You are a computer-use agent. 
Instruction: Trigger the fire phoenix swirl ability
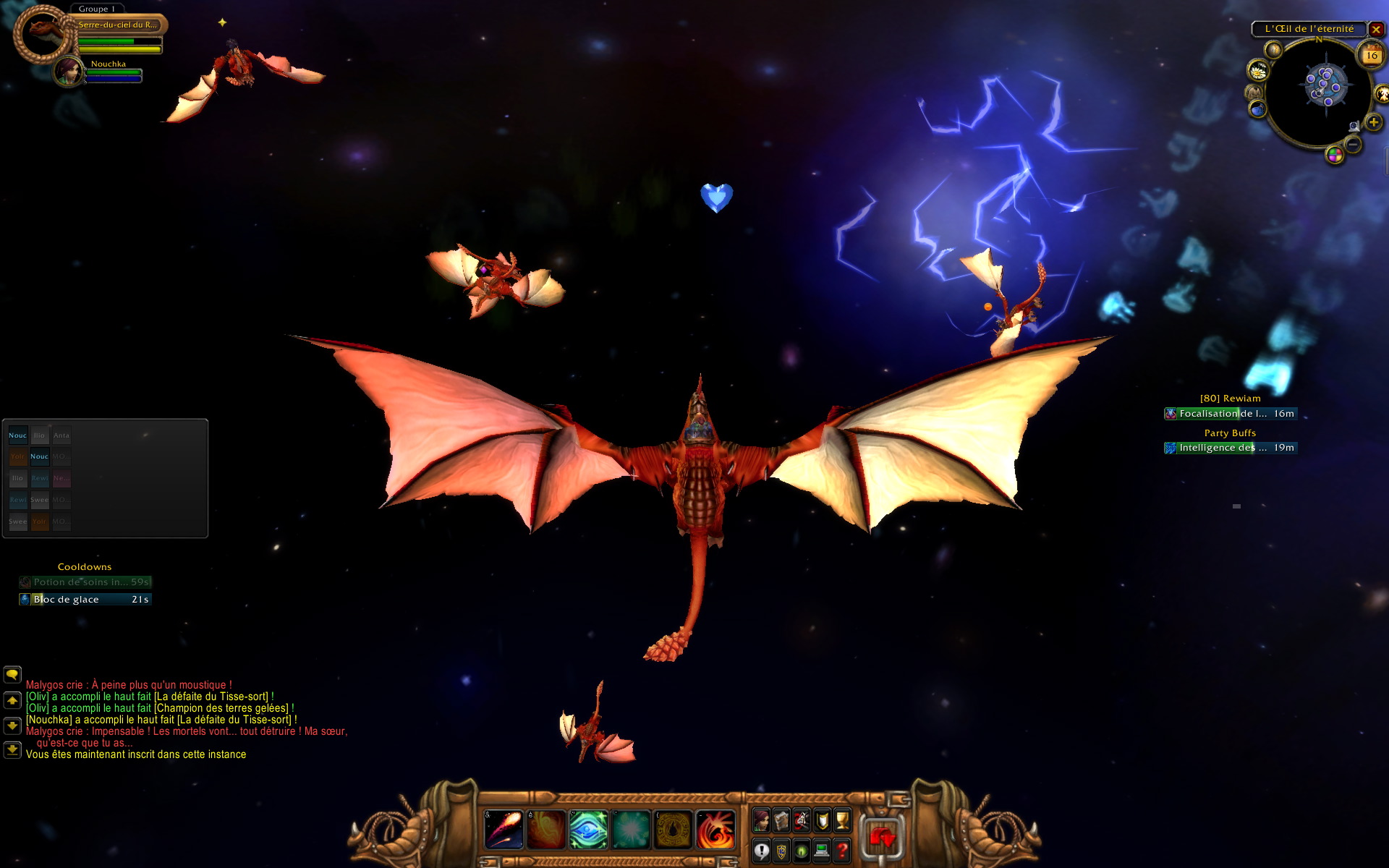(x=715, y=829)
